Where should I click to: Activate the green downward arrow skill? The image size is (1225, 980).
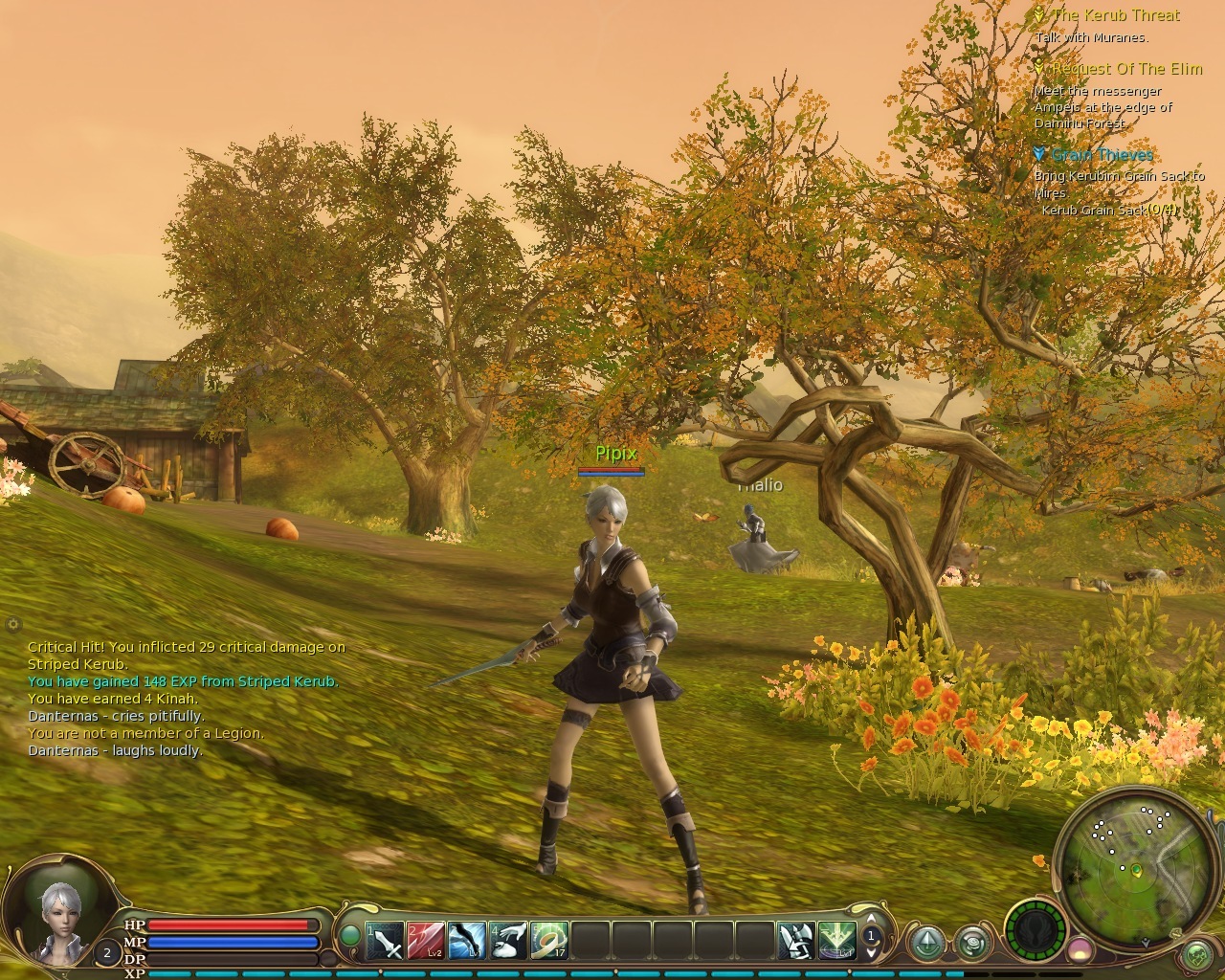pos(836,941)
